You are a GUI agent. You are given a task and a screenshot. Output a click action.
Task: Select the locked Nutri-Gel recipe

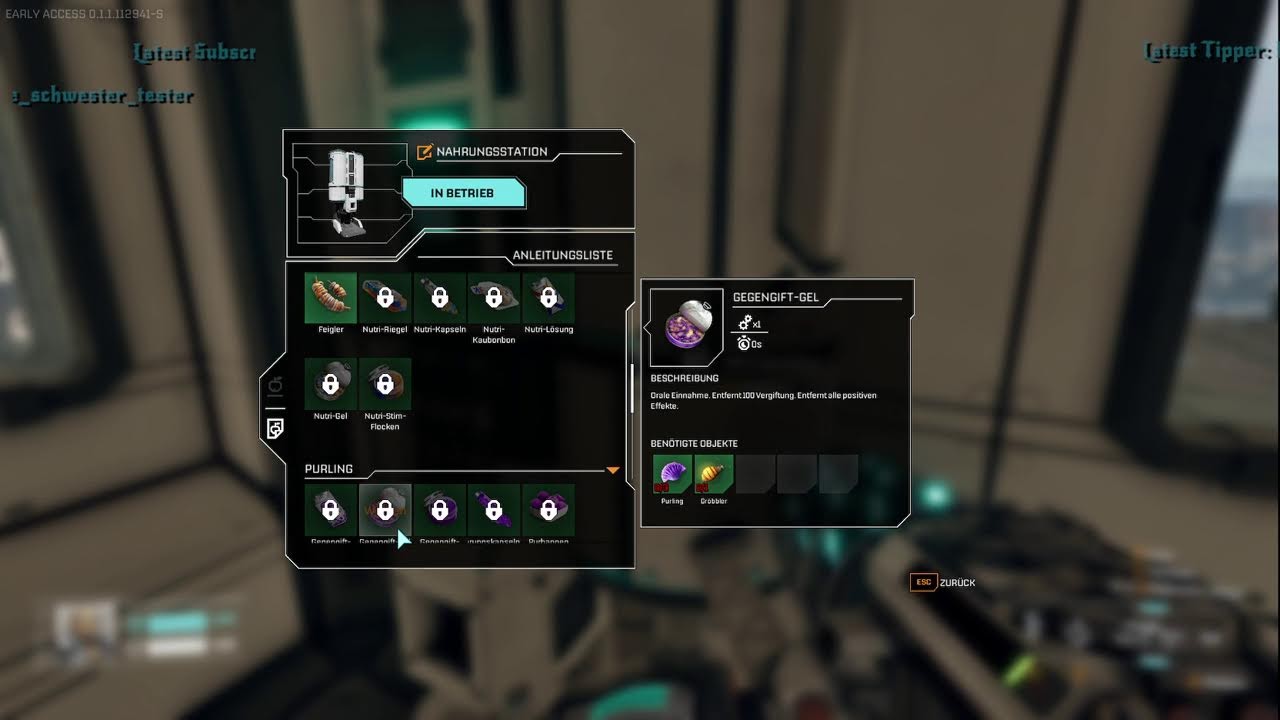pos(330,384)
